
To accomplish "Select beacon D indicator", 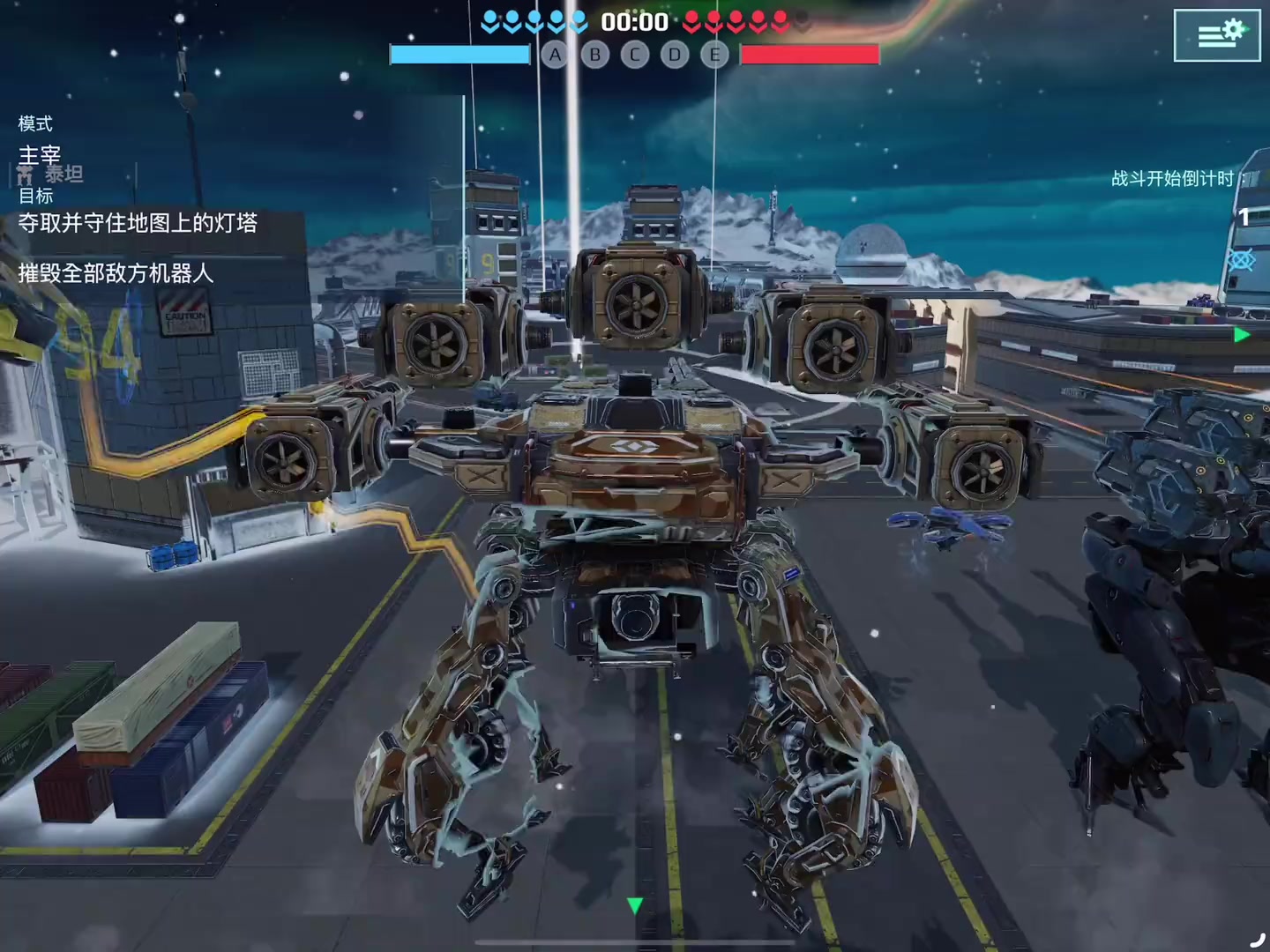I will [675, 56].
